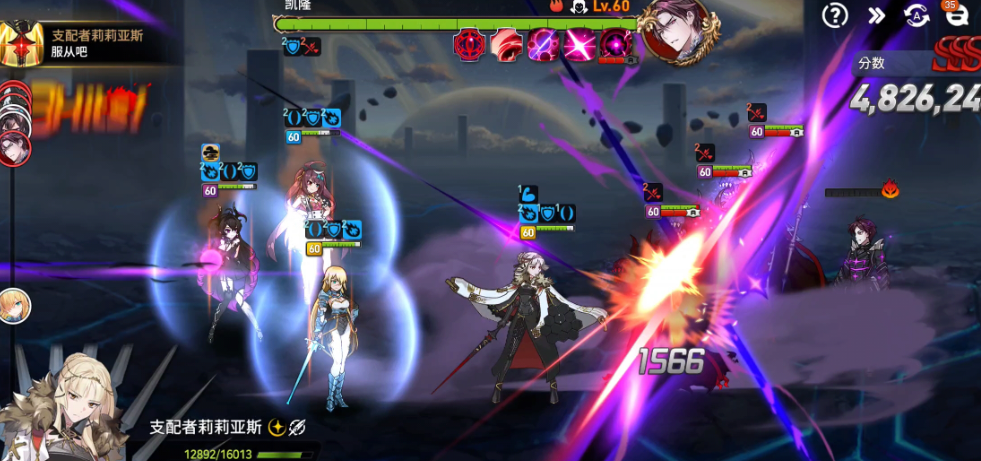View the 支配者莉莉亚斯 skill banner icon
This screenshot has width=981, height=461.
coord(21,42)
